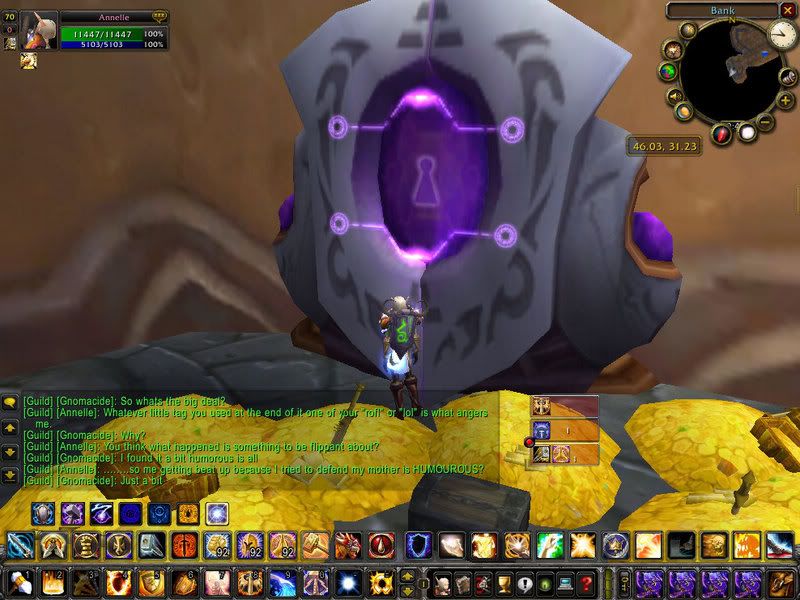Screen dimensions: 800x600
Task: Open the clock on the minimap
Action: pyautogui.click(x=781, y=36)
